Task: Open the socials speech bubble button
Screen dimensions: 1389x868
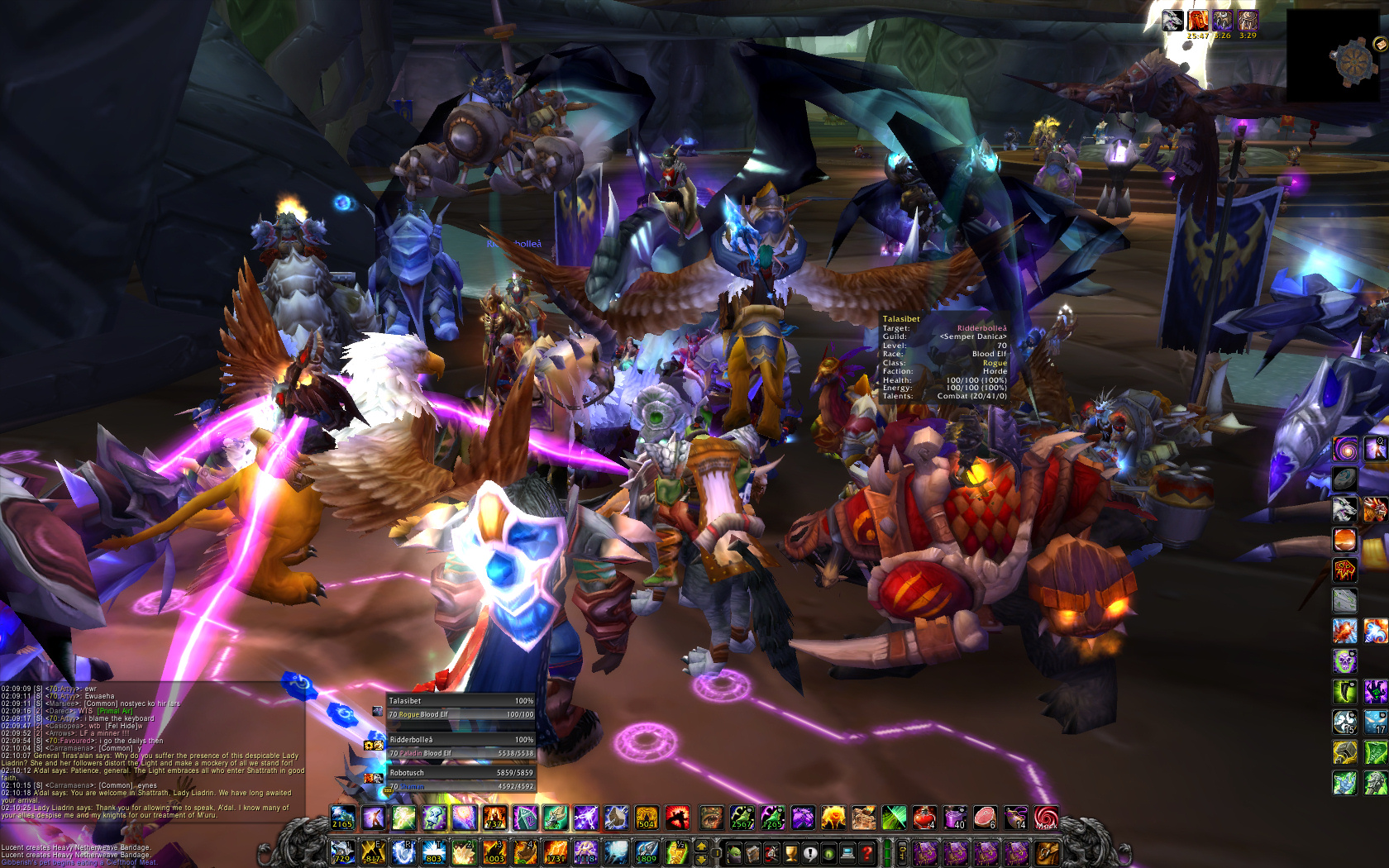Action: (810, 852)
